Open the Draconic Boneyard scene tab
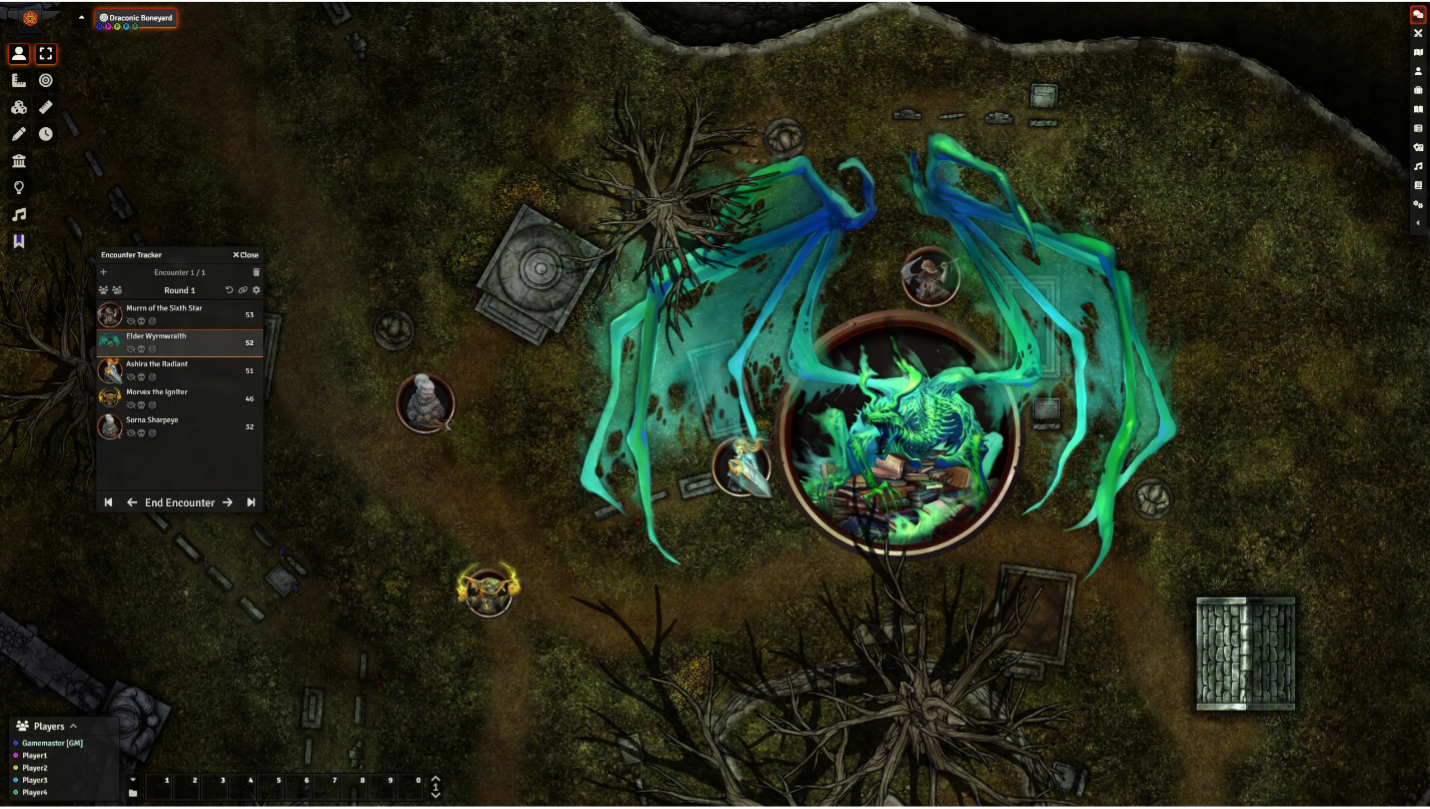This screenshot has width=1430, height=809. tap(137, 17)
